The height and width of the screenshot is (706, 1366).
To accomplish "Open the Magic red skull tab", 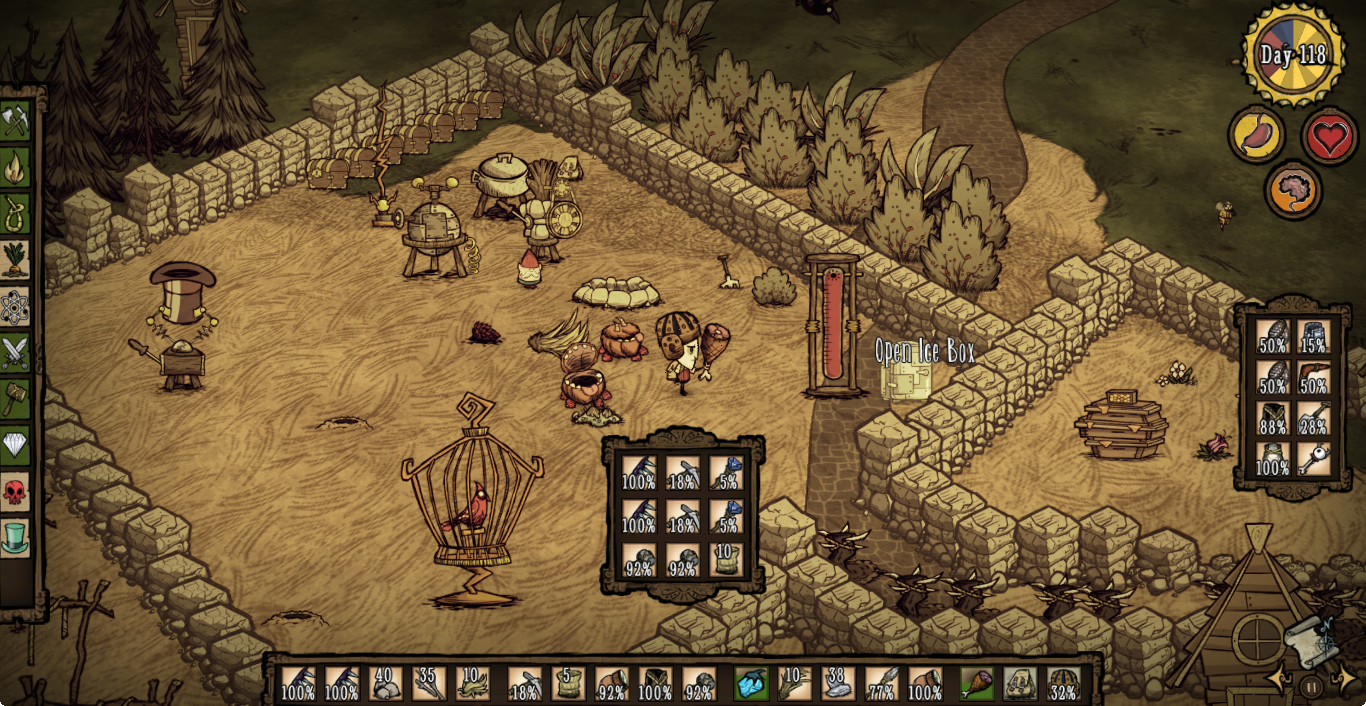I will 15,491.
